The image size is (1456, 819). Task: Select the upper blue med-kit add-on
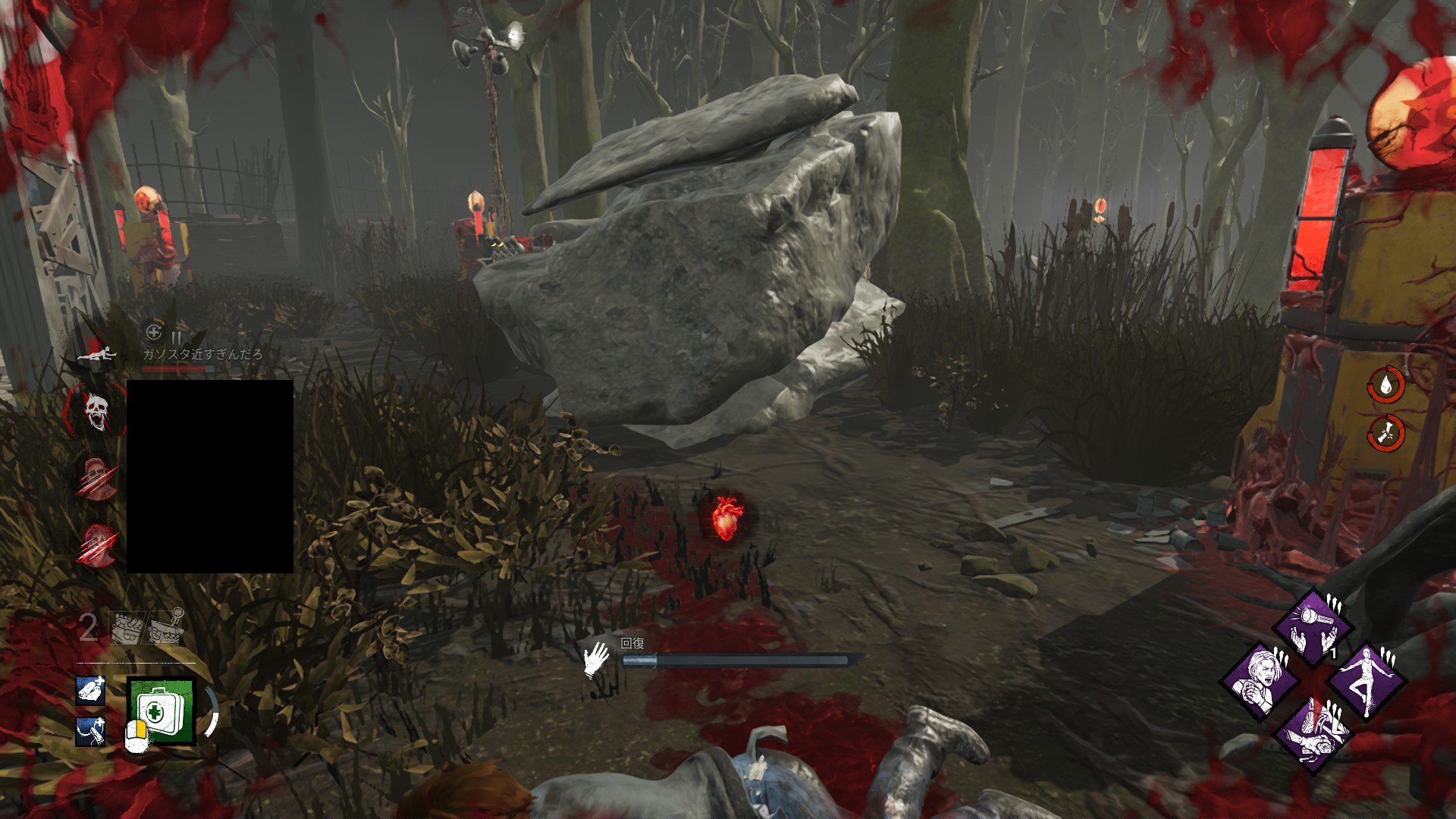pyautogui.click(x=90, y=690)
